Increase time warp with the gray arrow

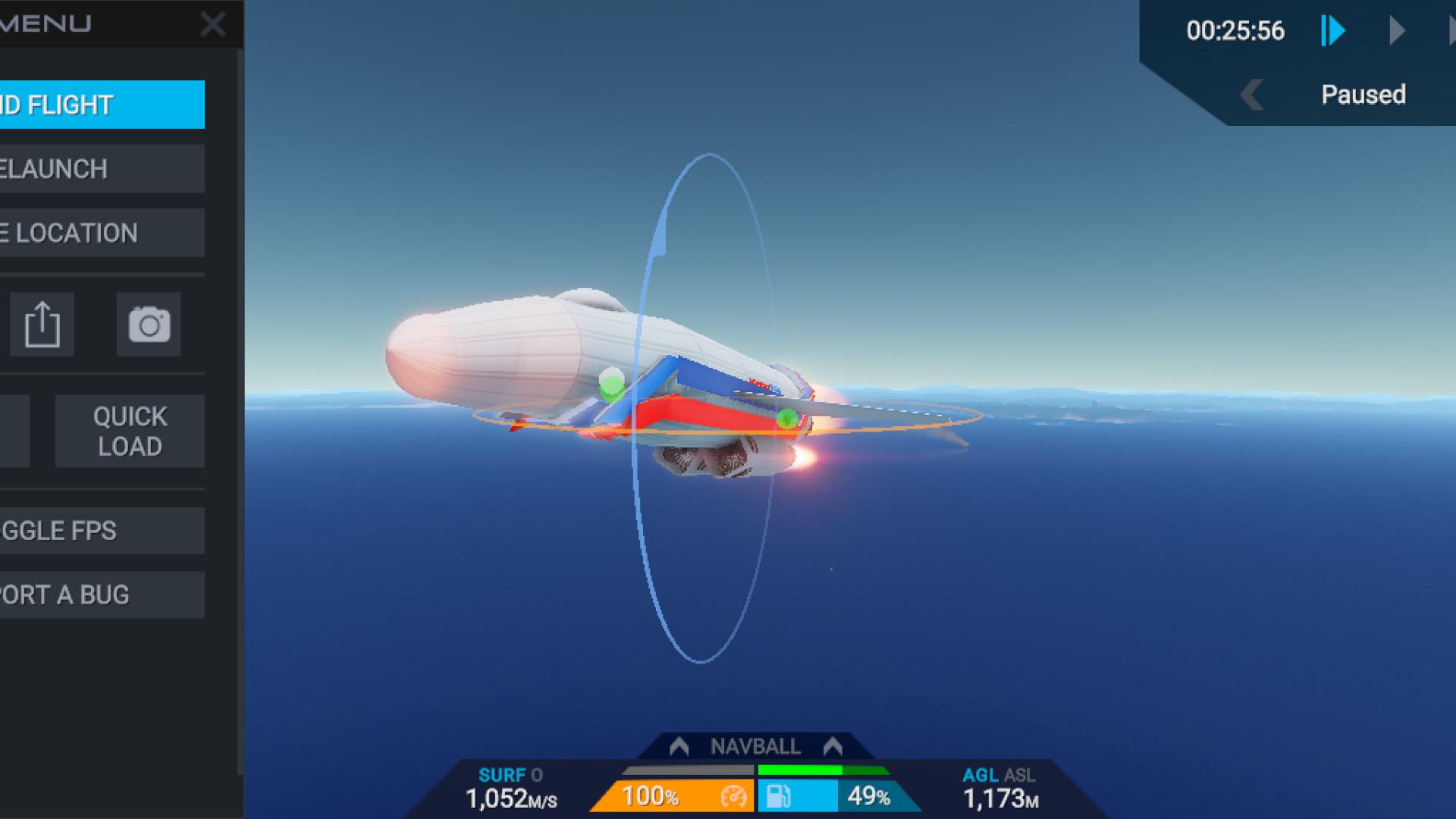1397,31
